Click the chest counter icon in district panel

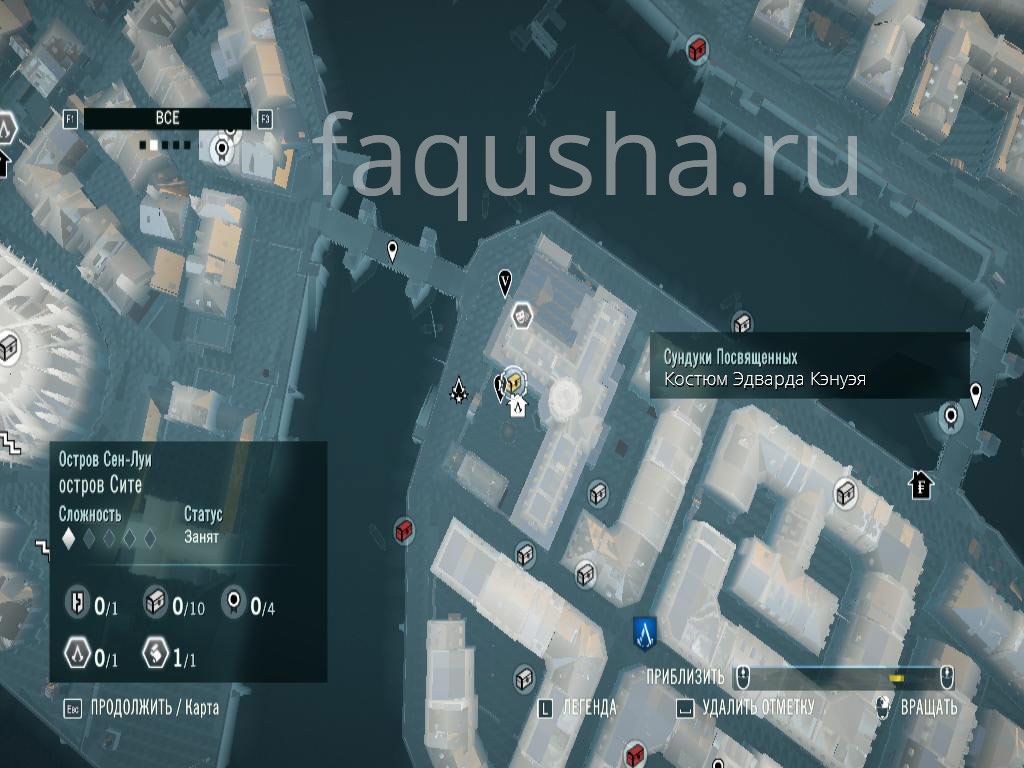156,602
